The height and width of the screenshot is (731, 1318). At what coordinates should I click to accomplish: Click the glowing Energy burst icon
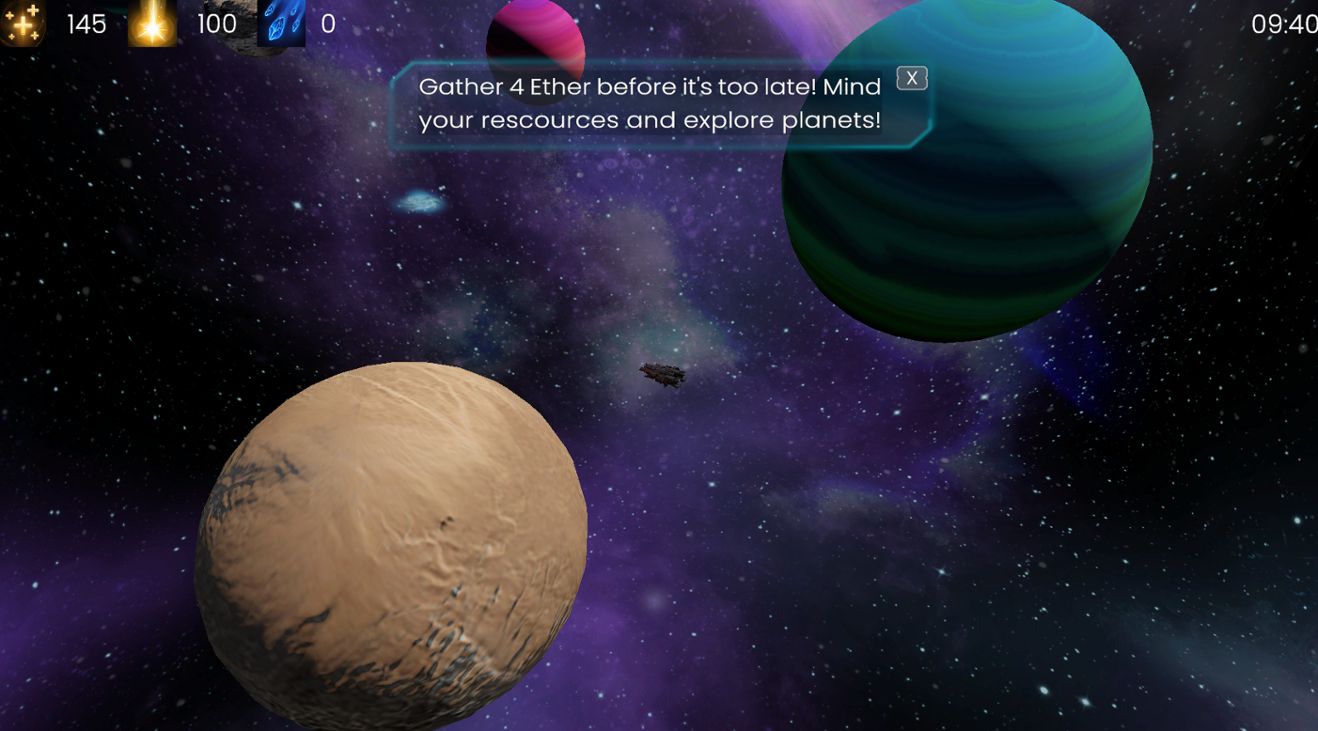[152, 24]
